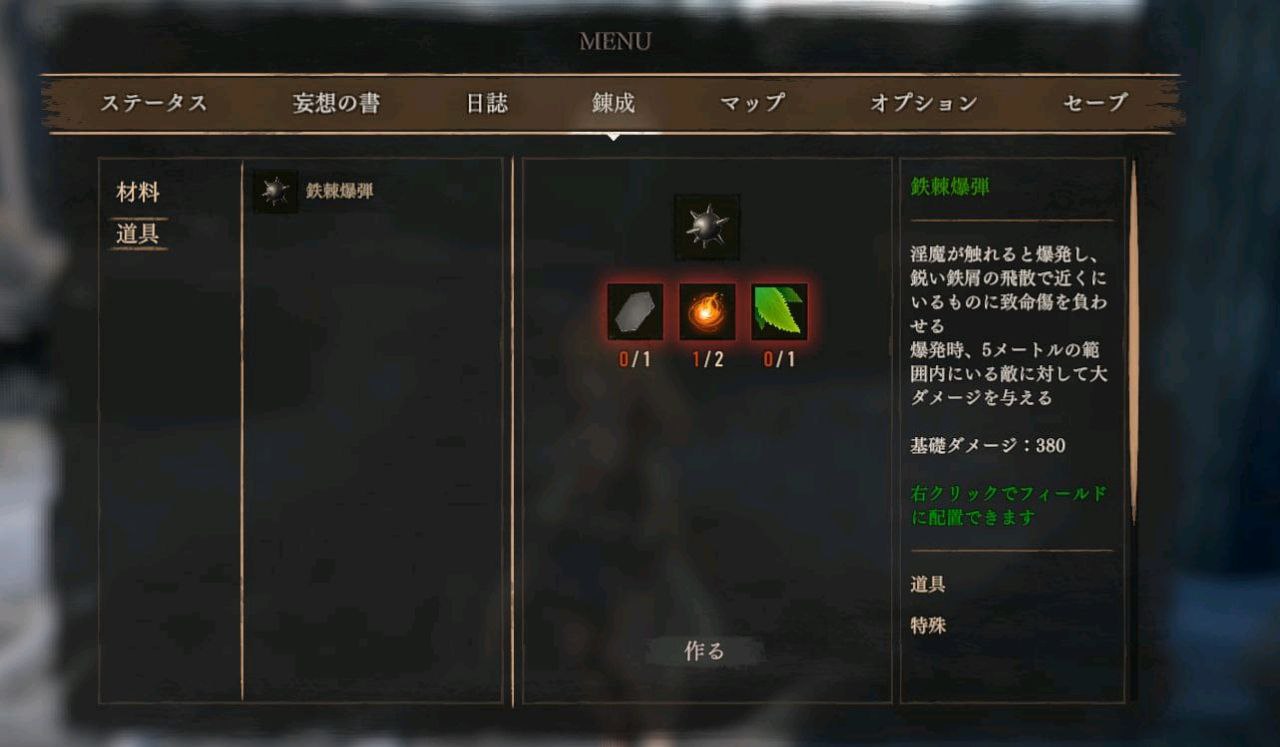The image size is (1280, 747).
Task: Open the マップ menu tab
Action: [751, 103]
